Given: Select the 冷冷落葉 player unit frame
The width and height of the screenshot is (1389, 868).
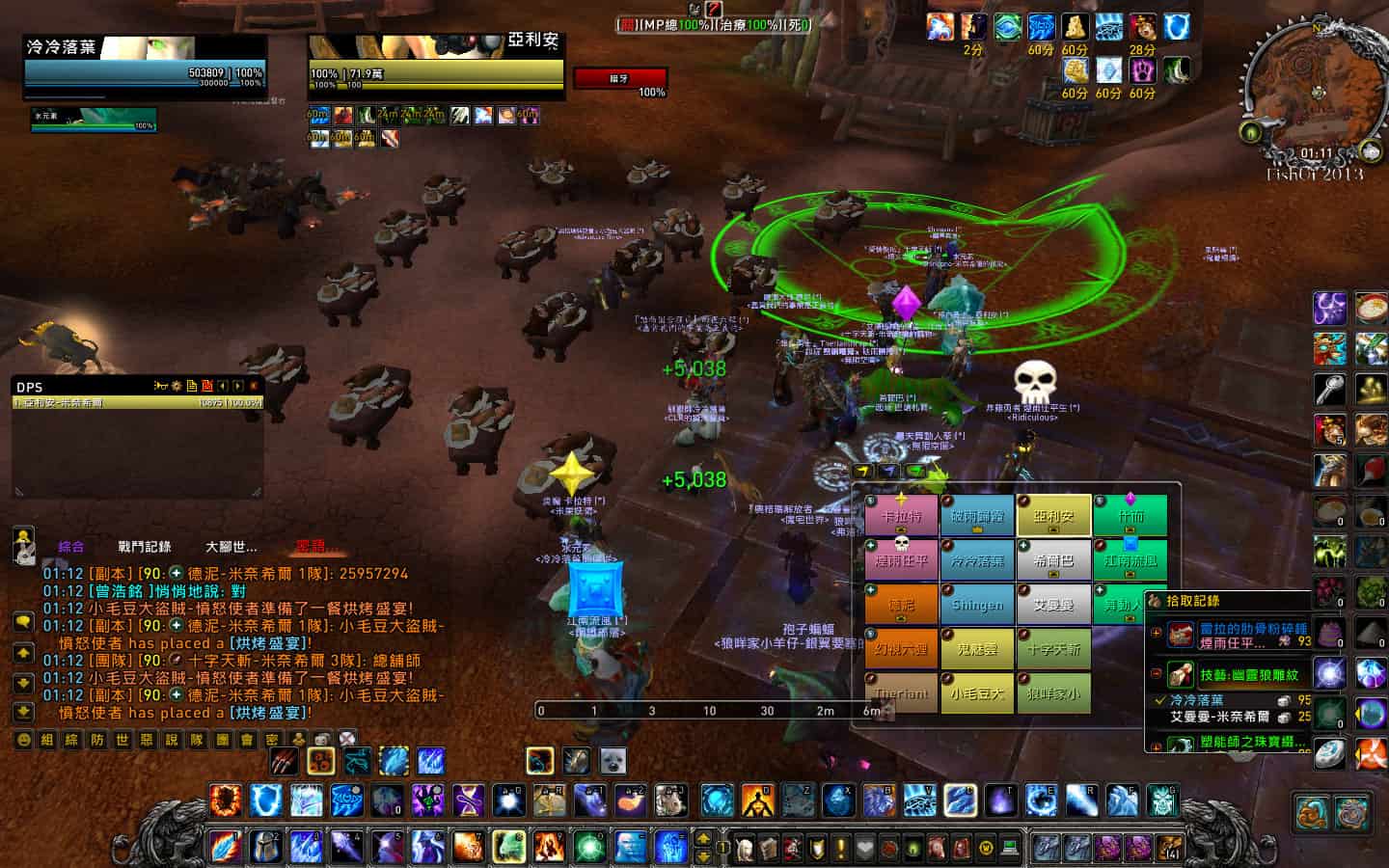Looking at the screenshot, I should tap(145, 66).
